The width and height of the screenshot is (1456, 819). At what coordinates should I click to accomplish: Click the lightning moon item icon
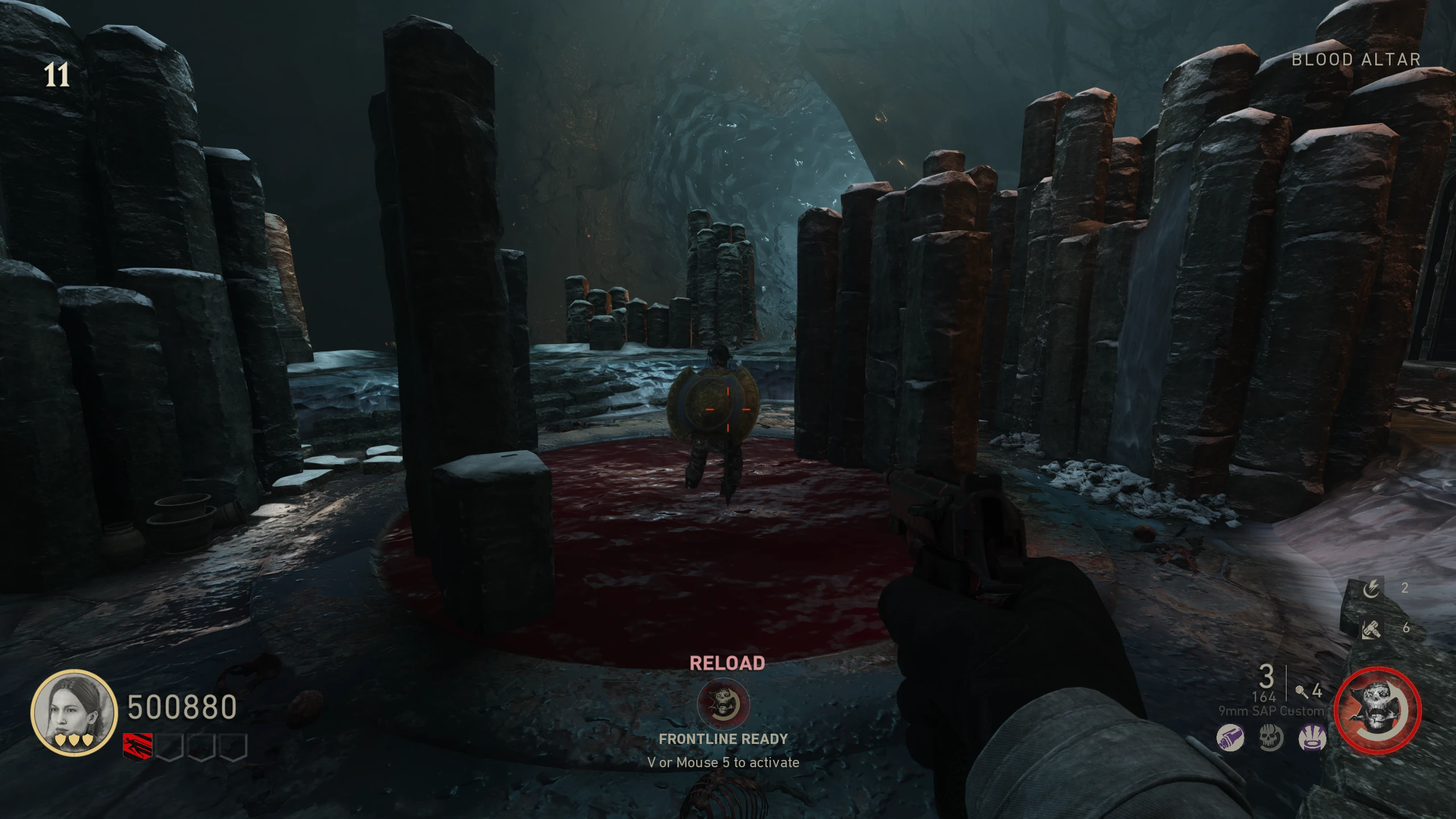(x=1371, y=588)
